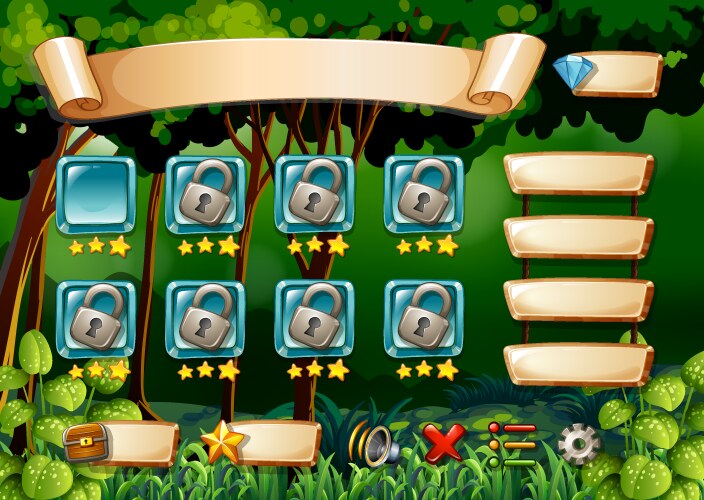Open the treasure chest icon
The height and width of the screenshot is (500, 704).
click(86, 441)
